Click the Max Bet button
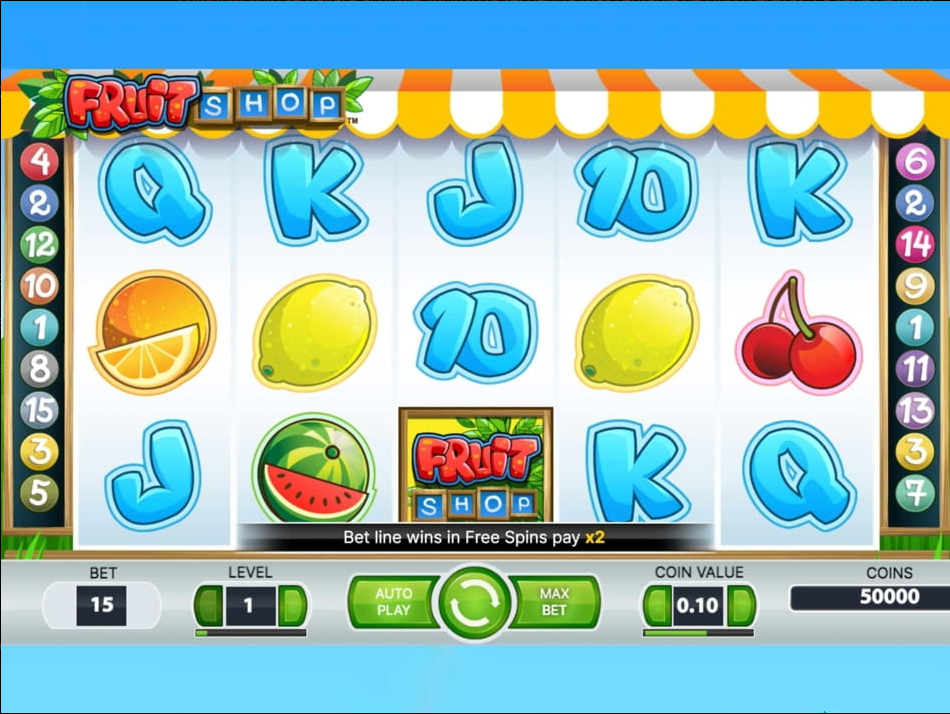The height and width of the screenshot is (714, 950). [555, 602]
